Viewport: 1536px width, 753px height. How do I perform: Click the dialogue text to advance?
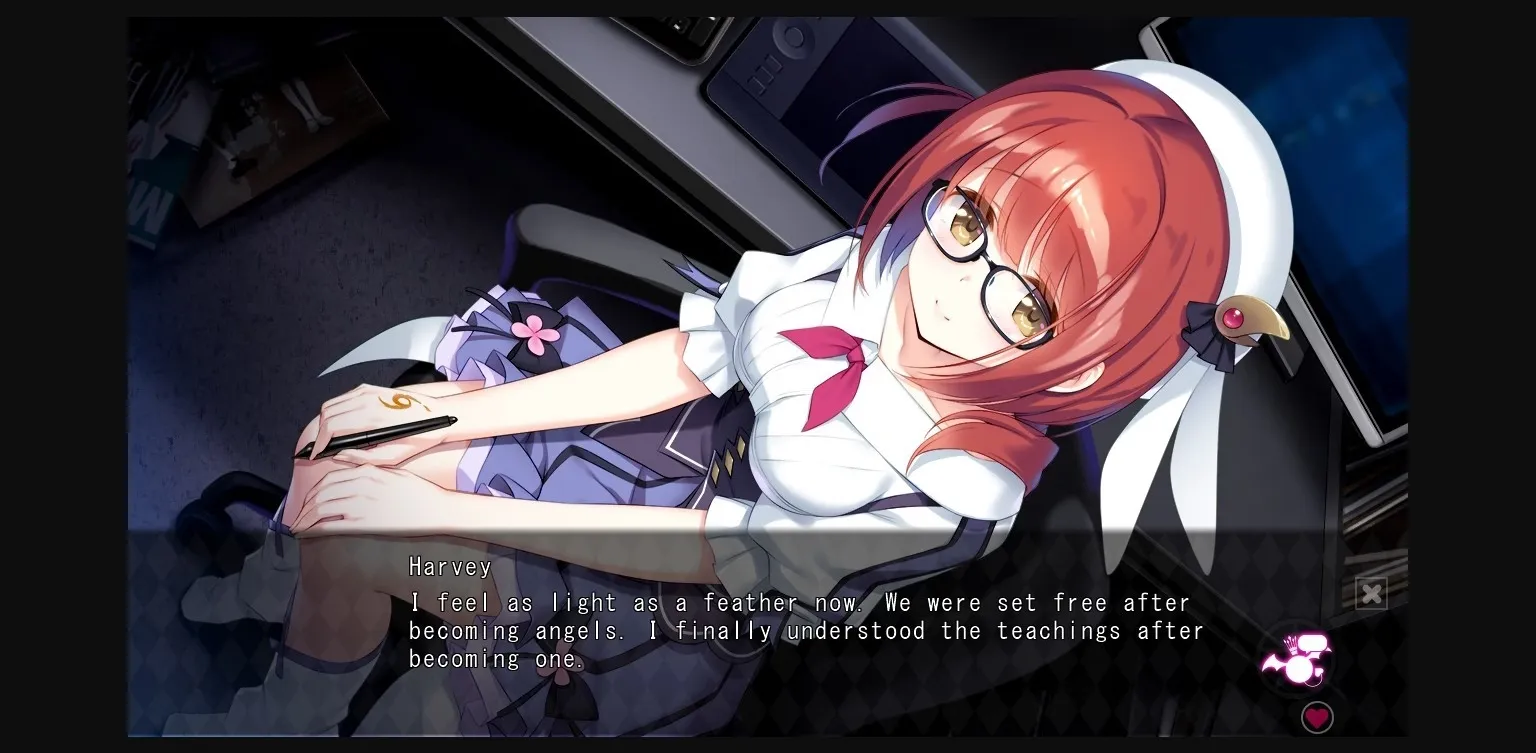[800, 630]
